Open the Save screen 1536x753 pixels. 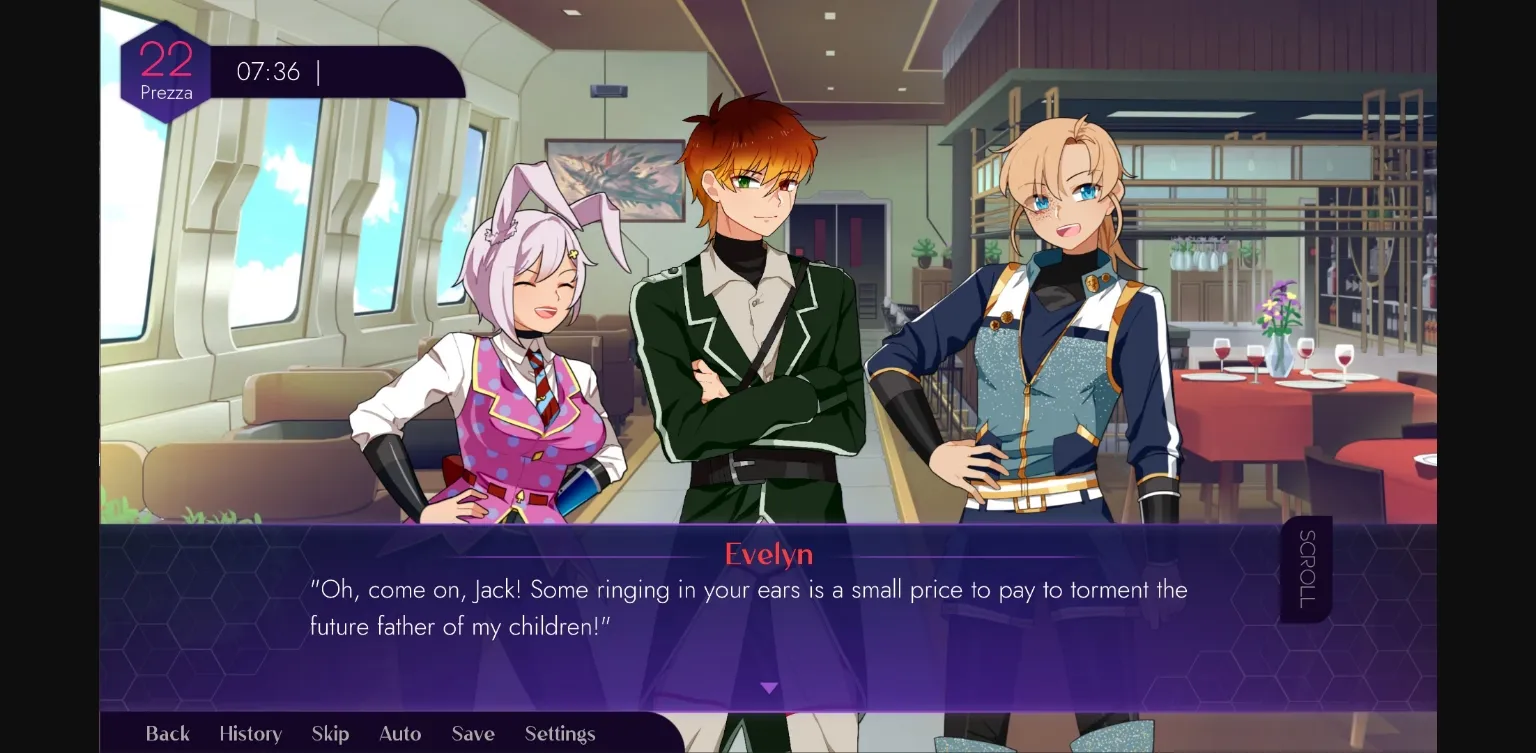click(472, 733)
